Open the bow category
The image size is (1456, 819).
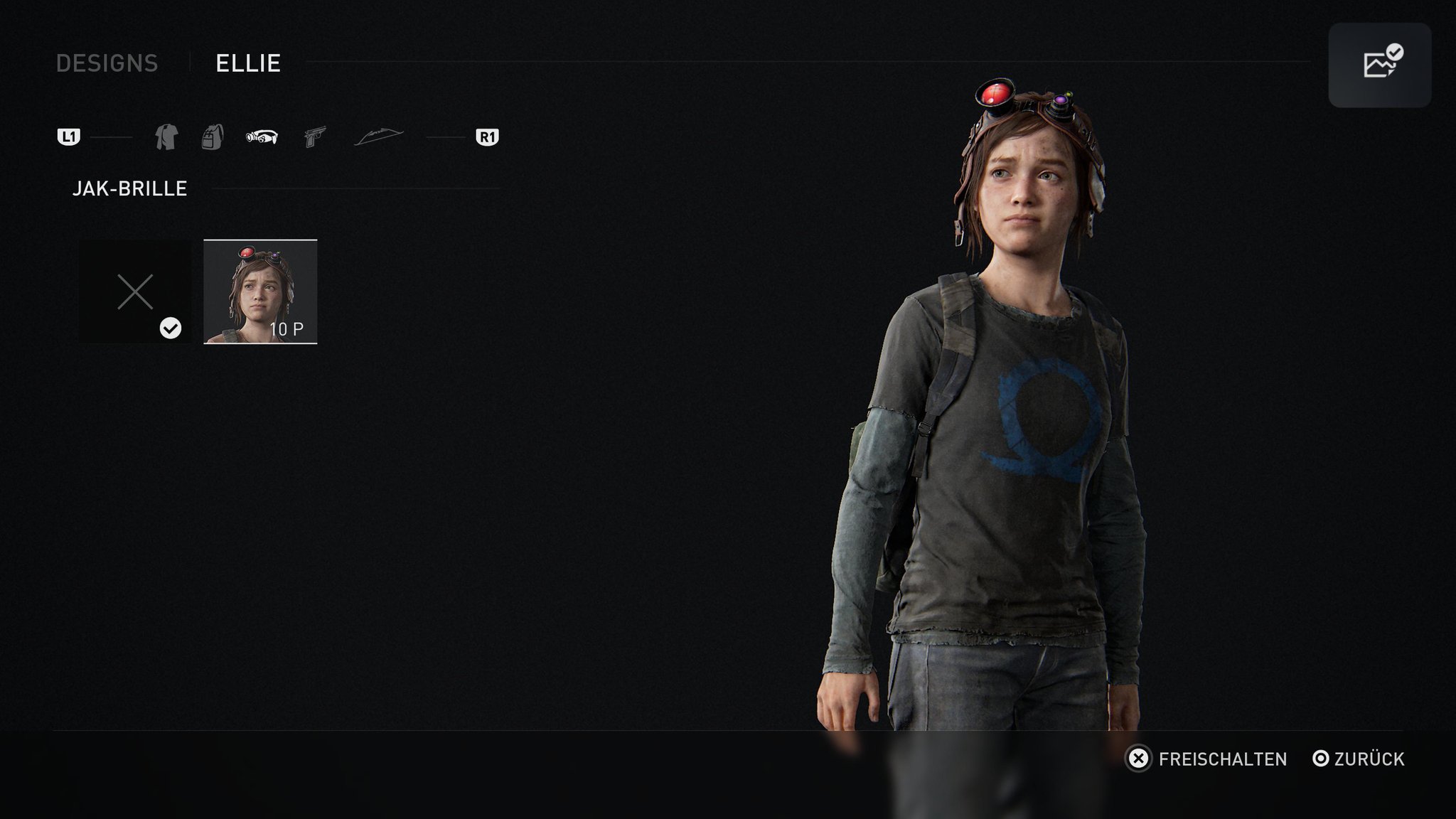tap(378, 136)
